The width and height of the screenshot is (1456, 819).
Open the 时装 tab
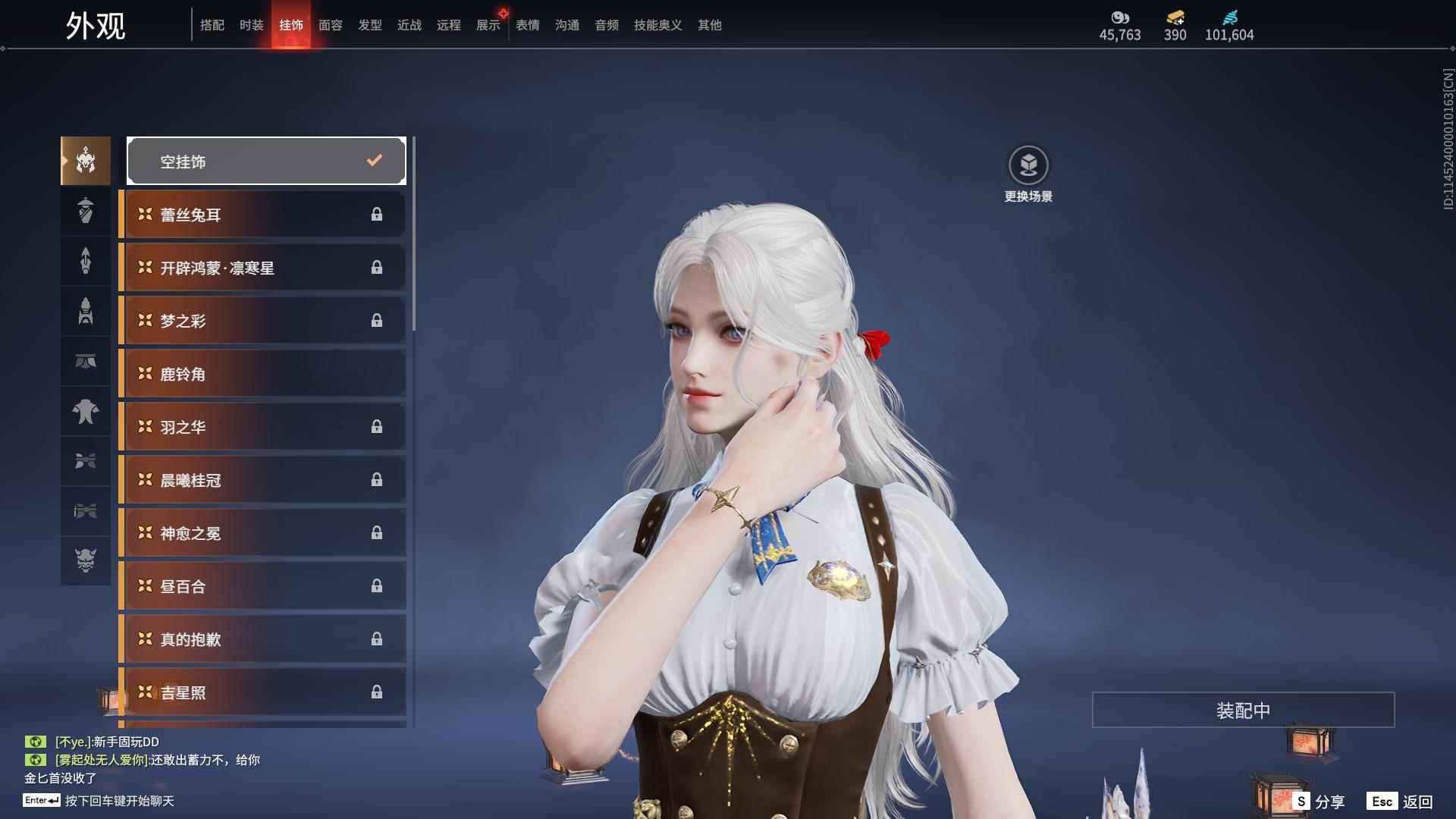(x=252, y=25)
